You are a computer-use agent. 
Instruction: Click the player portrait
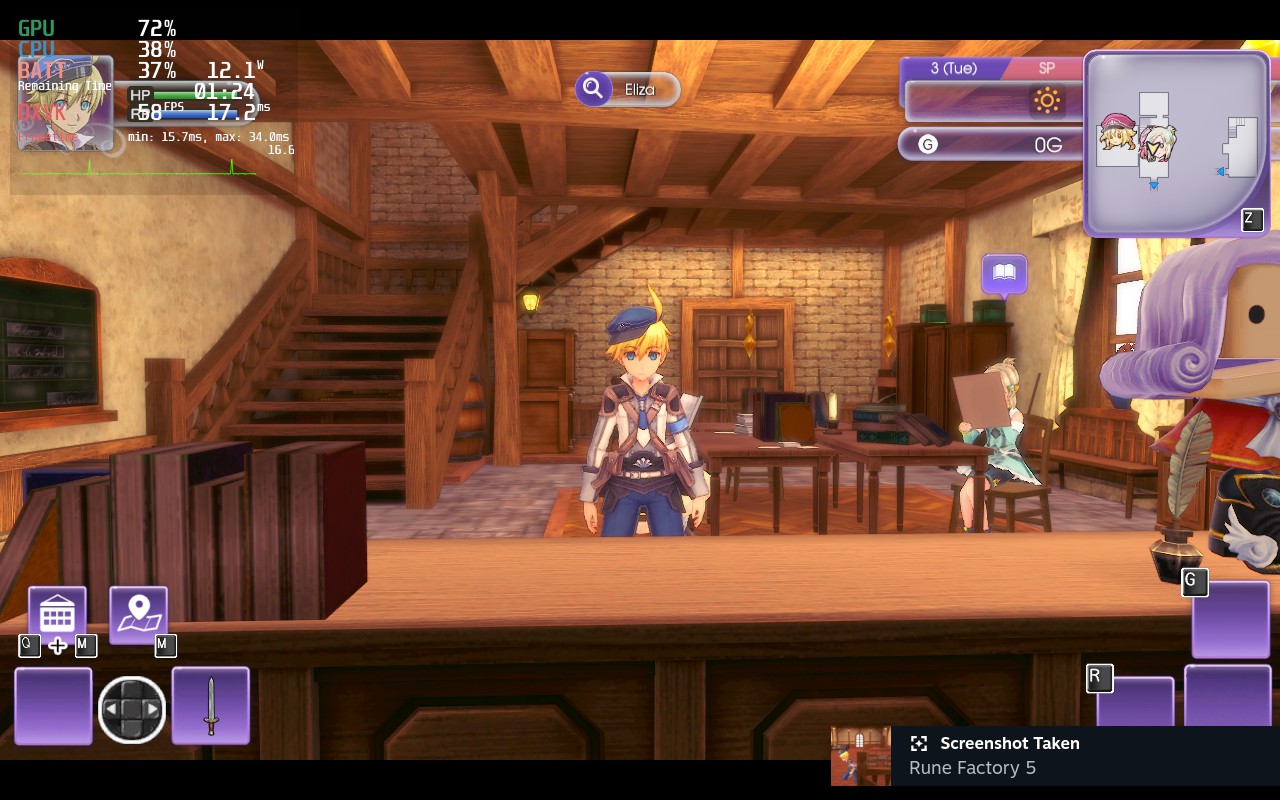point(65,104)
